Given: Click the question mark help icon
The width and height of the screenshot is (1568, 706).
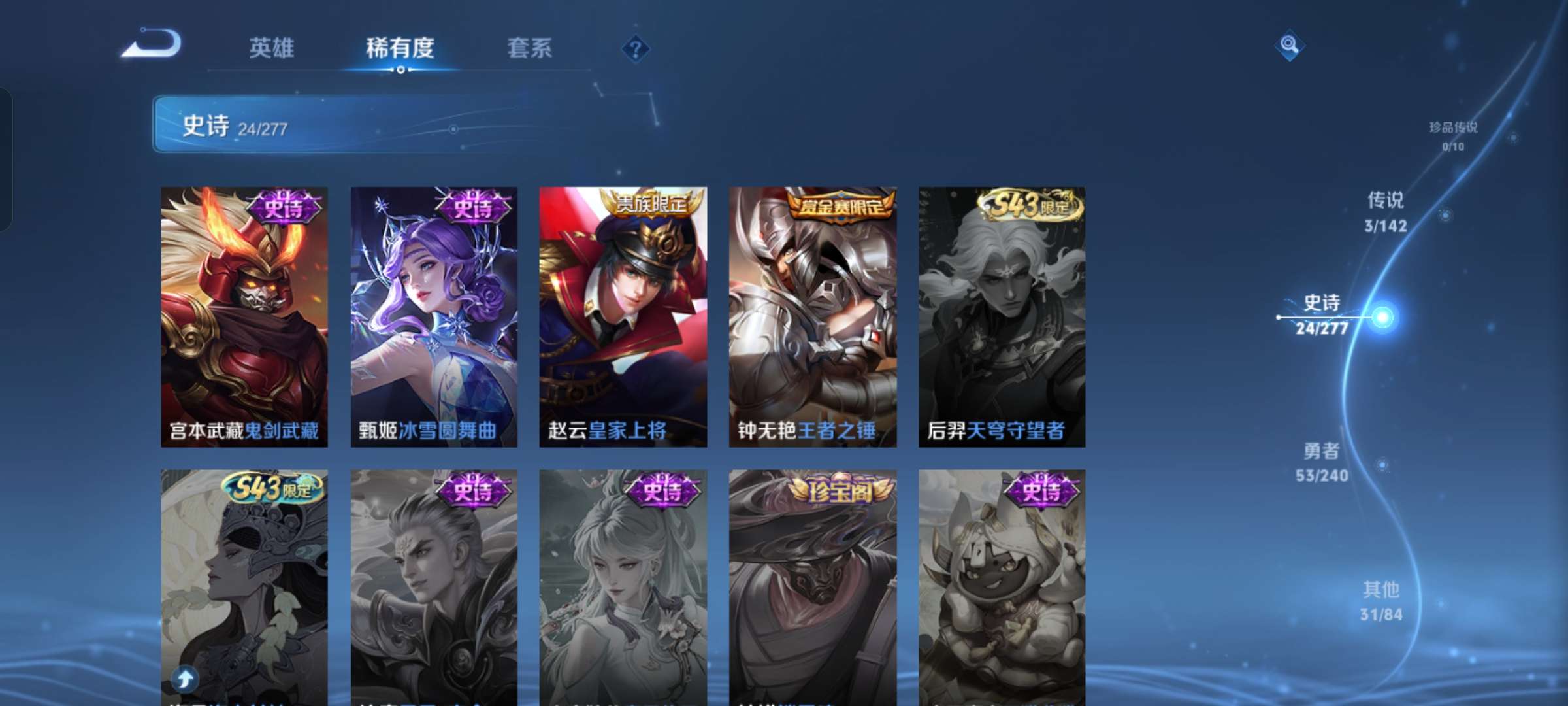Looking at the screenshot, I should tap(636, 50).
